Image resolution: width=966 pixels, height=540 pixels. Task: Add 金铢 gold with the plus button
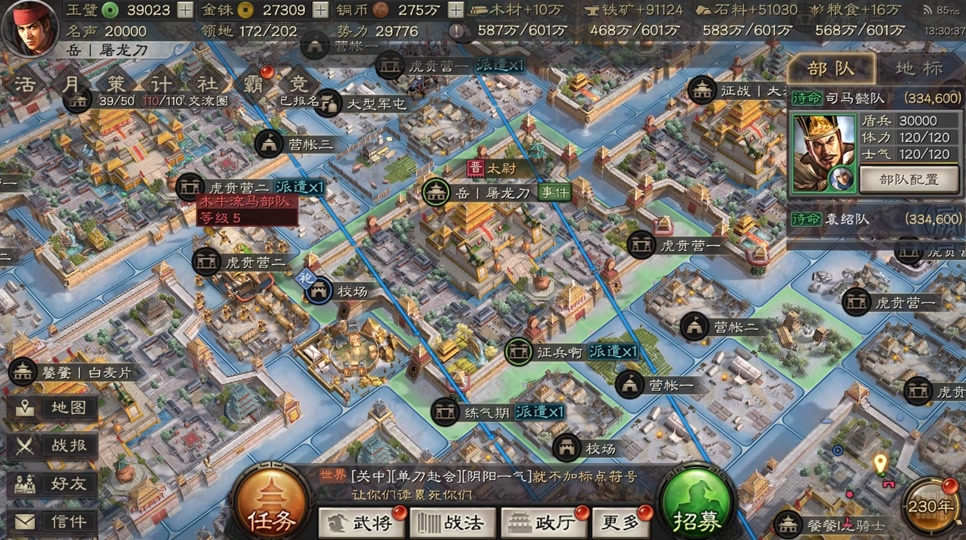coord(322,10)
